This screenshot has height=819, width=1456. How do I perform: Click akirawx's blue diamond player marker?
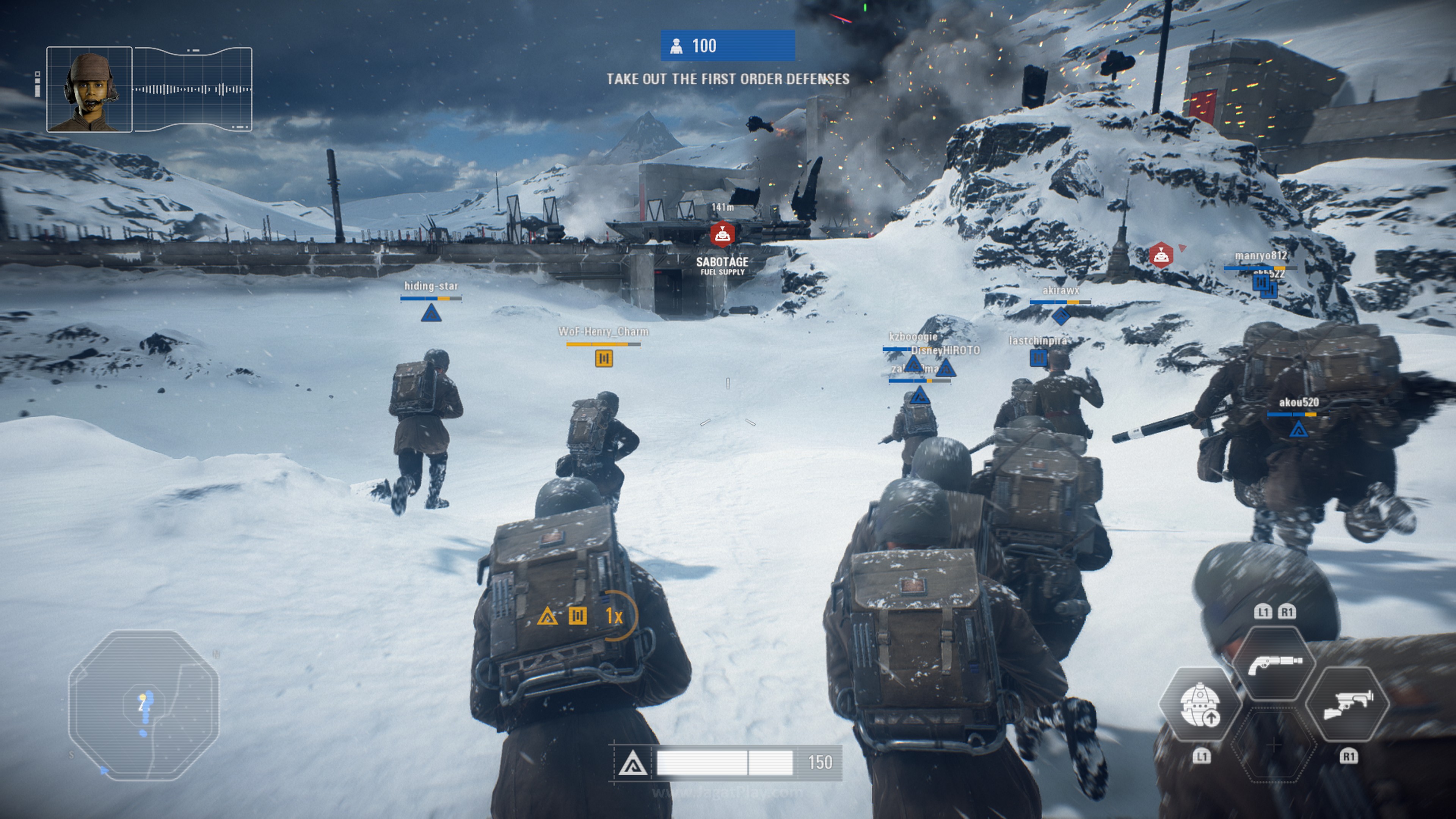point(1061,316)
